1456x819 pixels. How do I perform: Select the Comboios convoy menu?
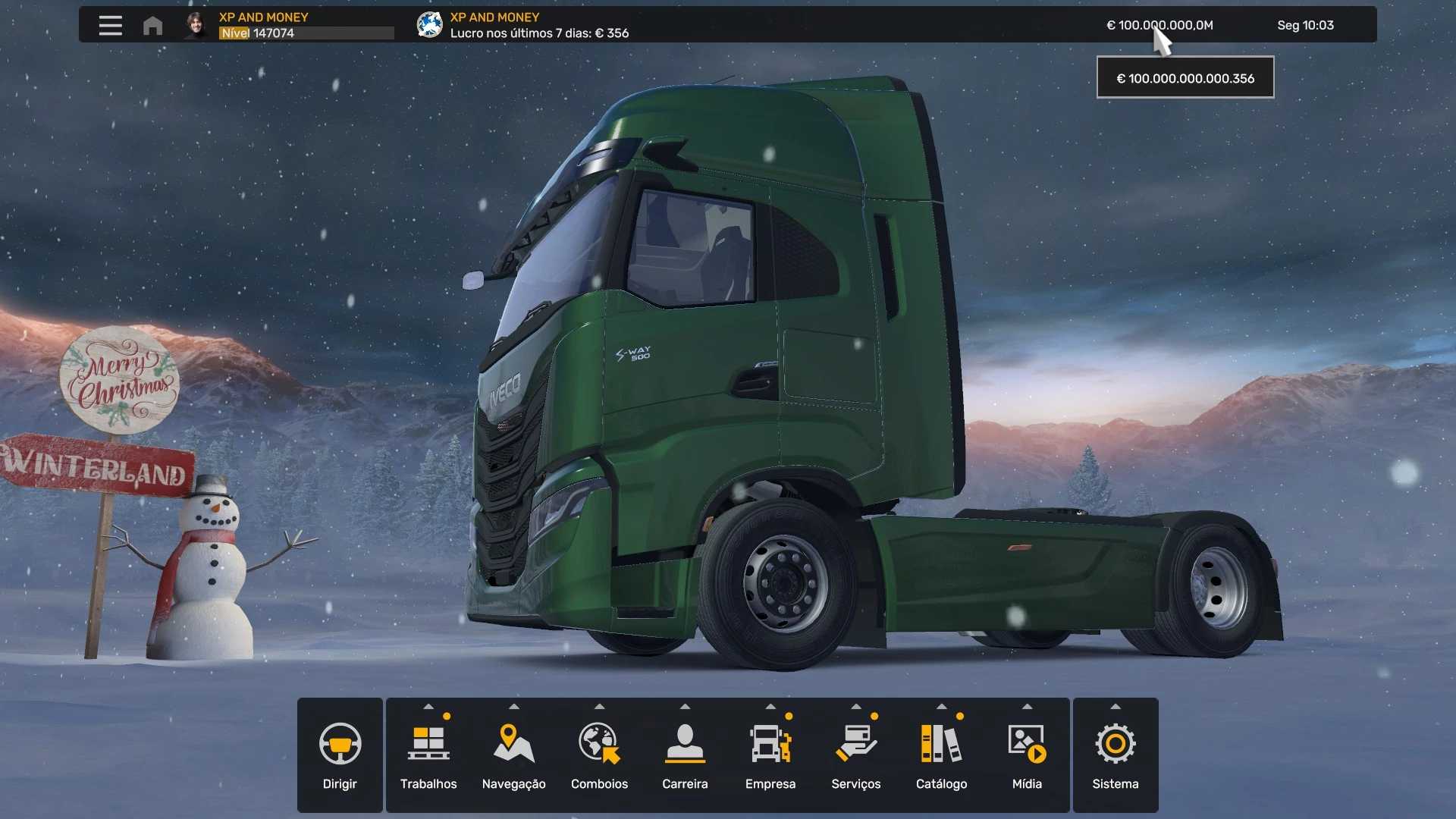click(x=599, y=755)
